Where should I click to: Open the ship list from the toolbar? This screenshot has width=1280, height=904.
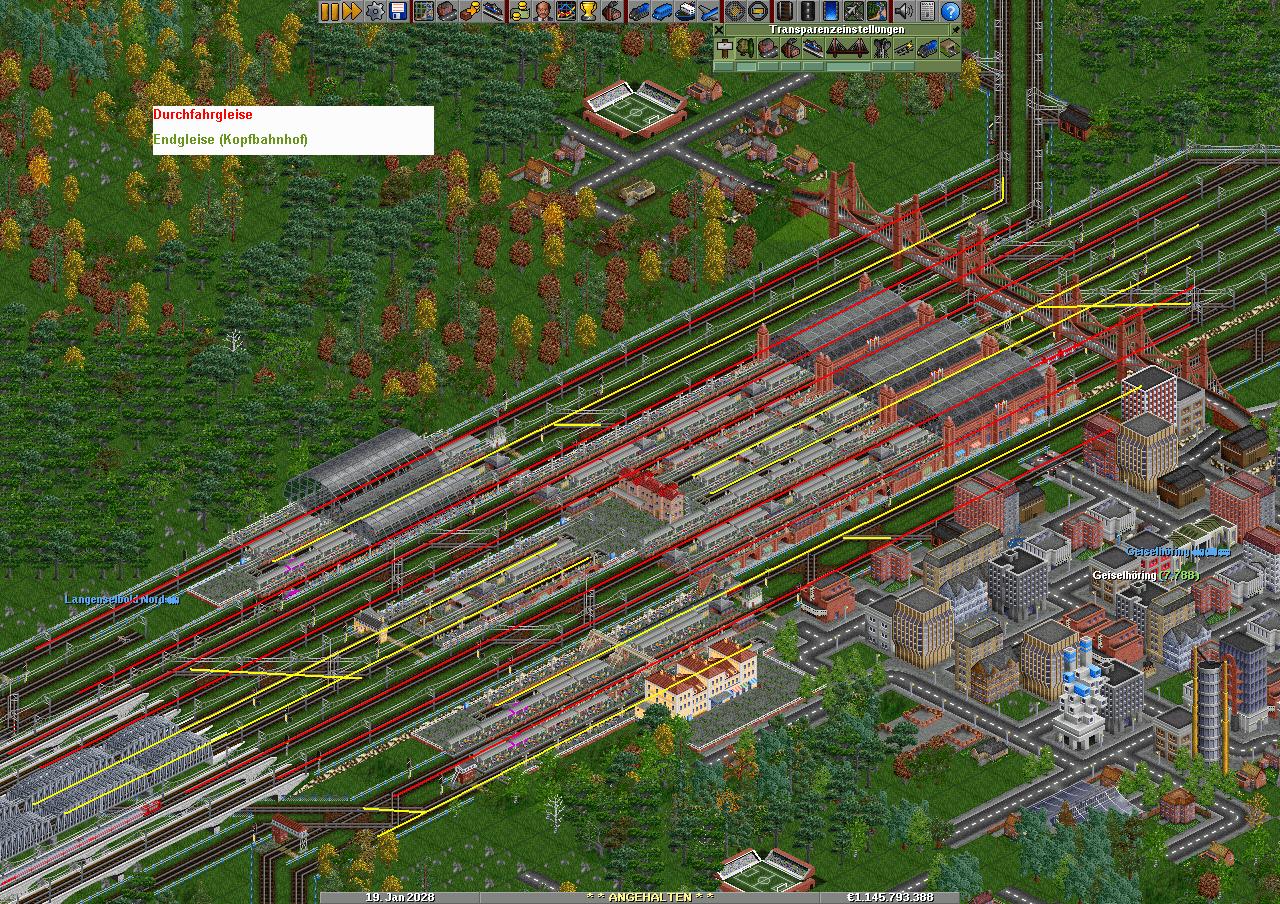[686, 11]
